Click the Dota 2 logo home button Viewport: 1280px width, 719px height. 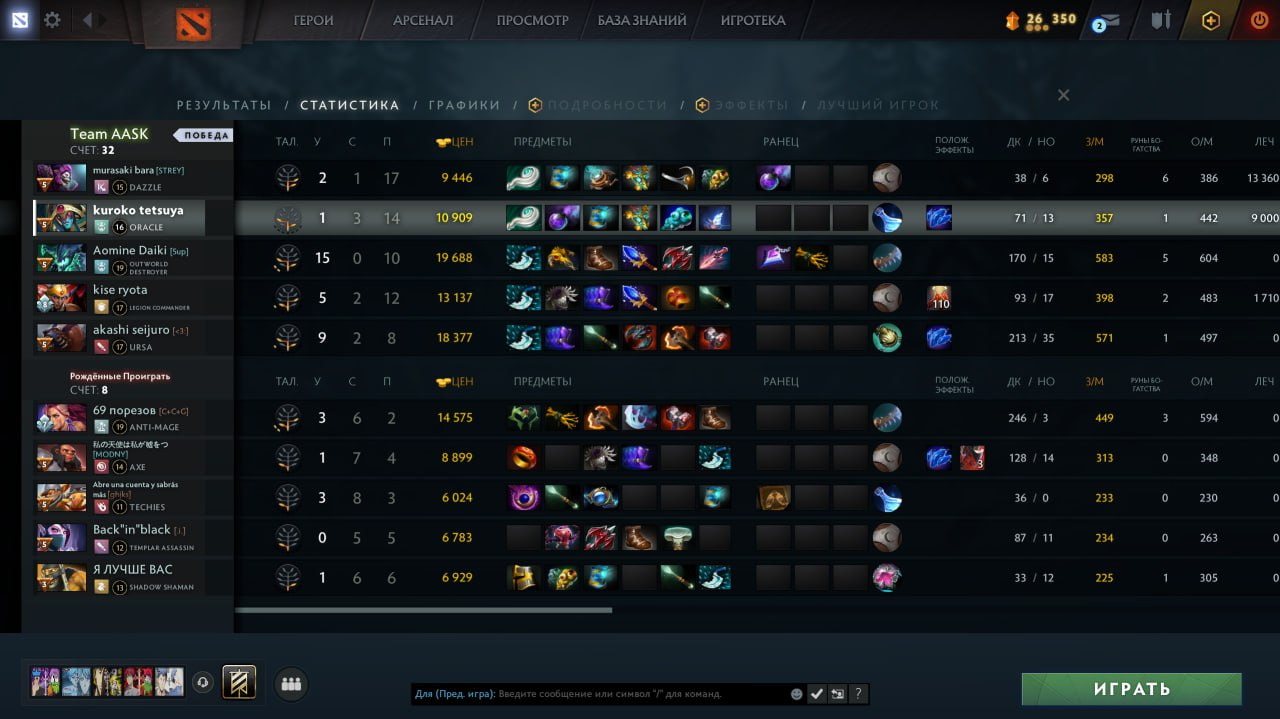193,23
